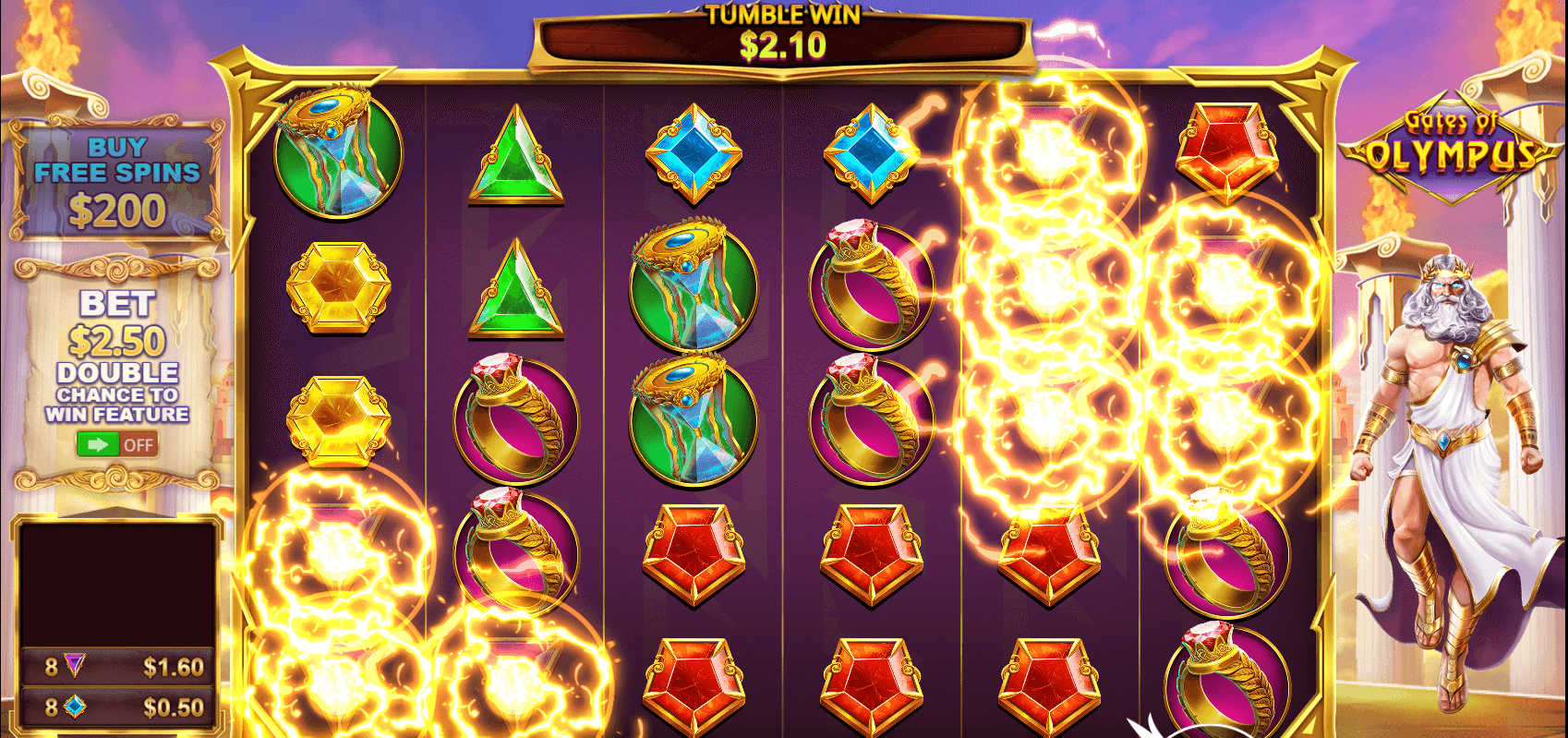Screen dimensions: 1568x738
Task: Select the yellow hexagon gem symbol
Action: [342, 286]
